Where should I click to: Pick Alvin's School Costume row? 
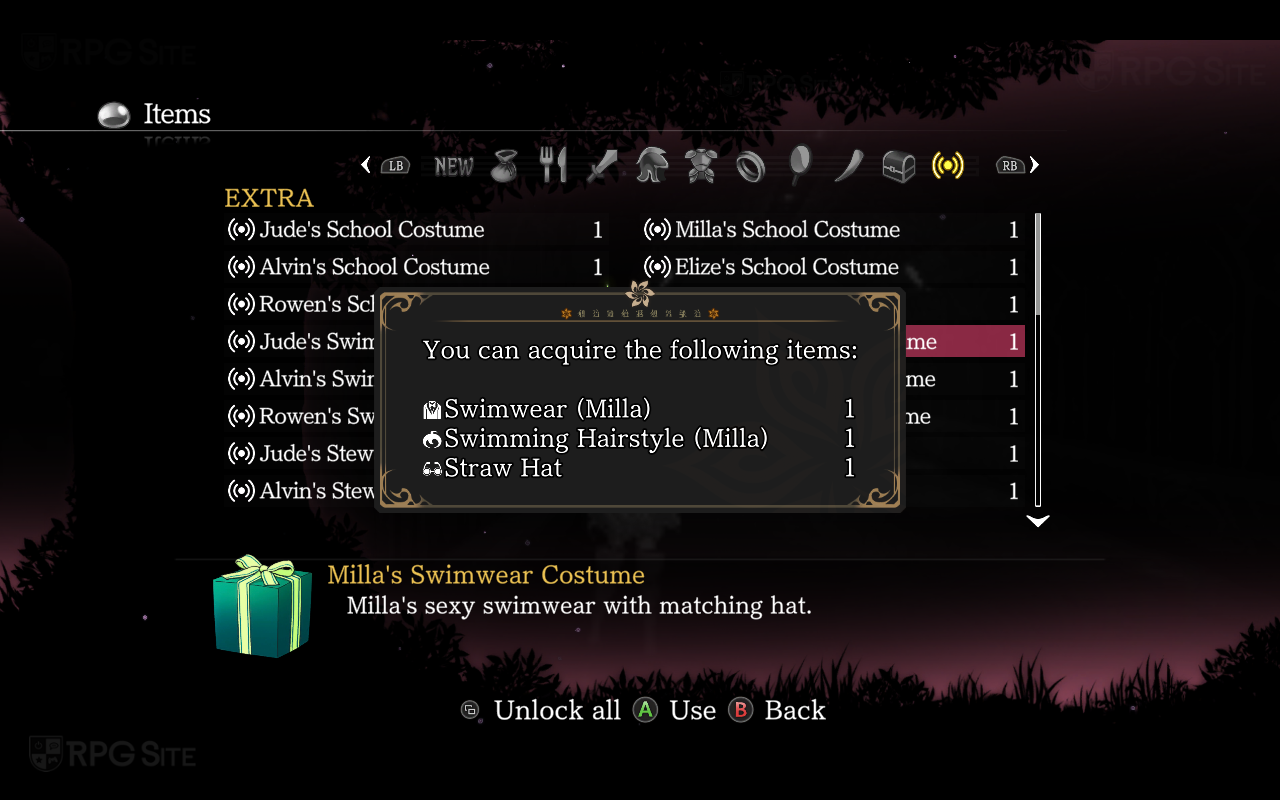click(x=374, y=267)
